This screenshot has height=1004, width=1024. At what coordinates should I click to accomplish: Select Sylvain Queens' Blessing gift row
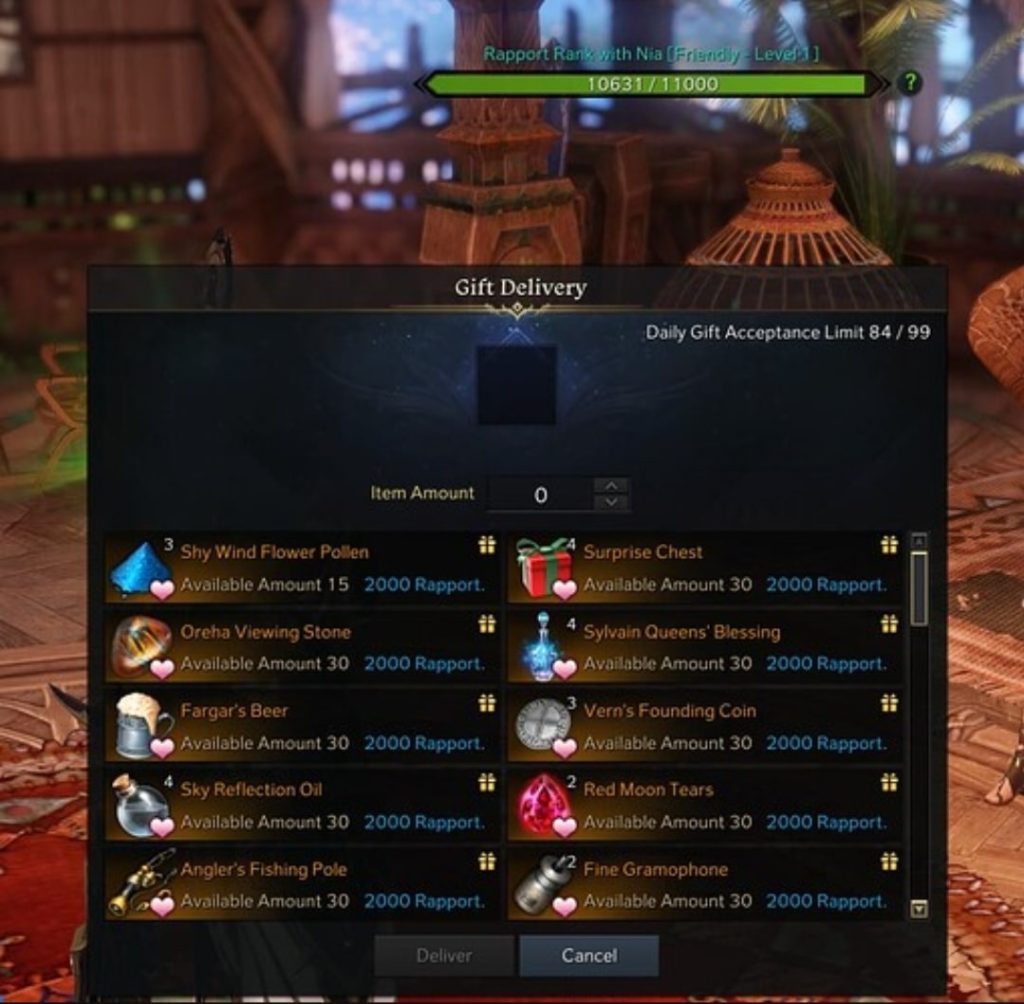coord(705,647)
